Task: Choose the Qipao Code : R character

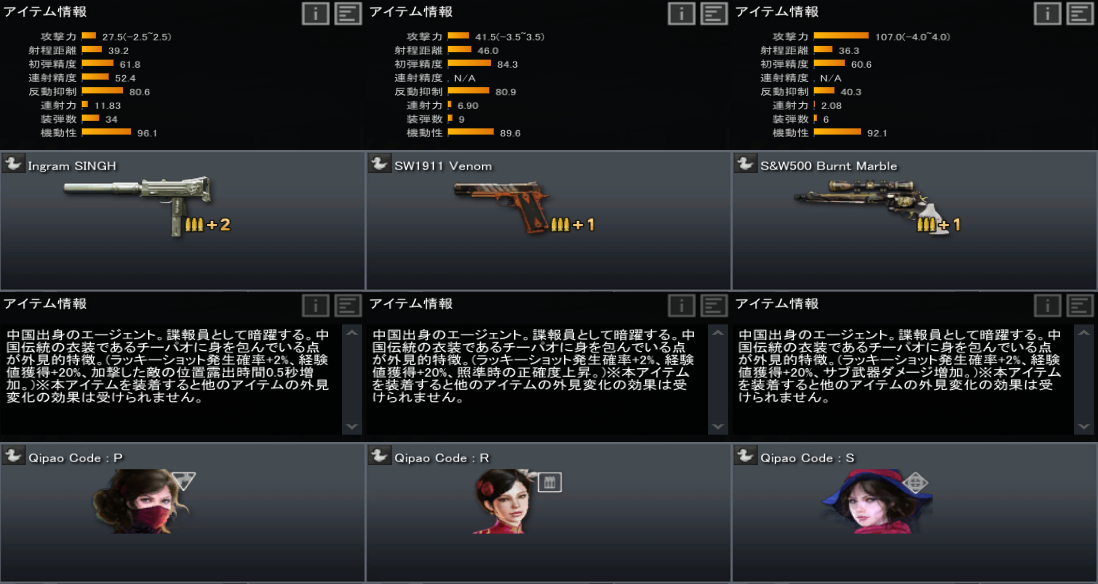Action: (548, 512)
